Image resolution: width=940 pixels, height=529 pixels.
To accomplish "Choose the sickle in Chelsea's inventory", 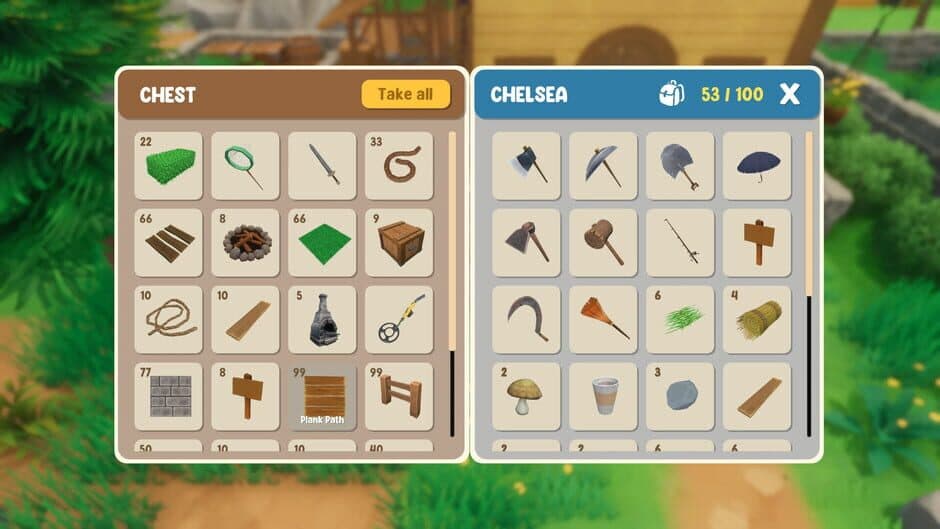I will click(x=526, y=320).
